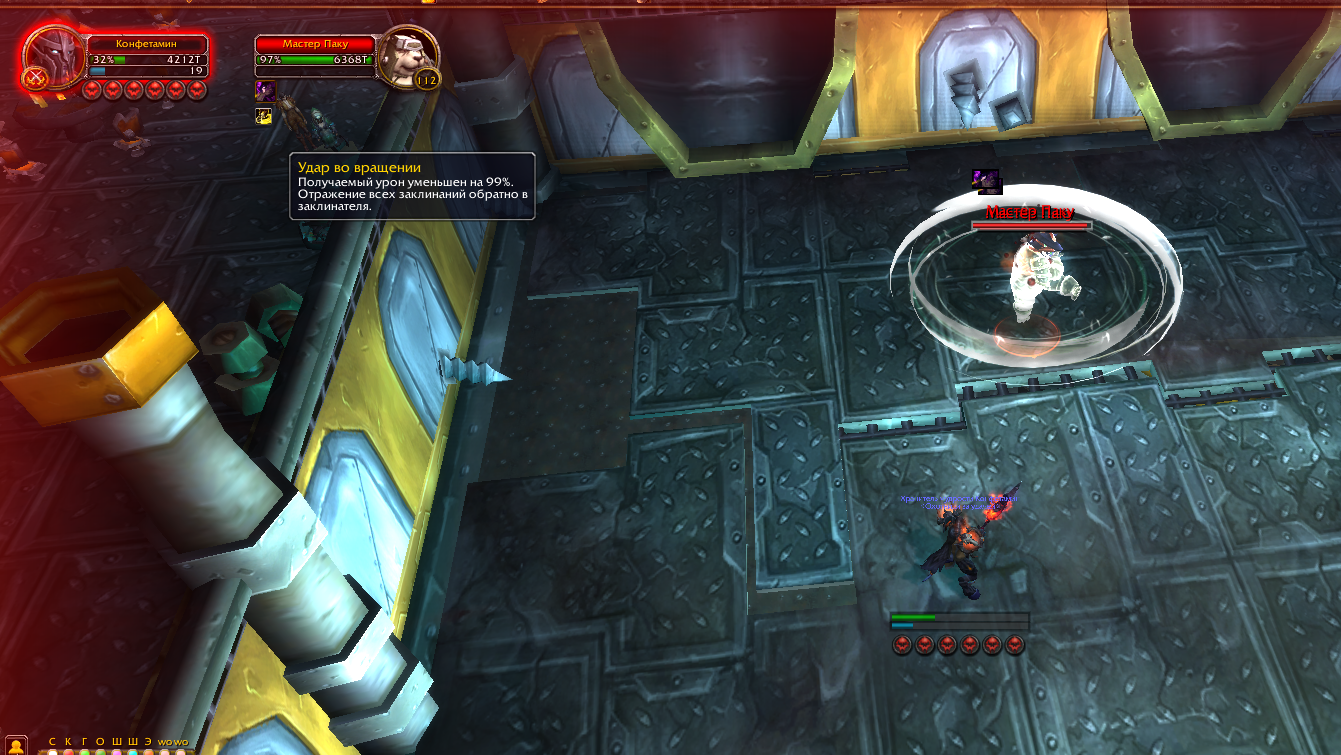Switch to the К chat channel
This screenshot has width=1341, height=755.
[x=68, y=742]
